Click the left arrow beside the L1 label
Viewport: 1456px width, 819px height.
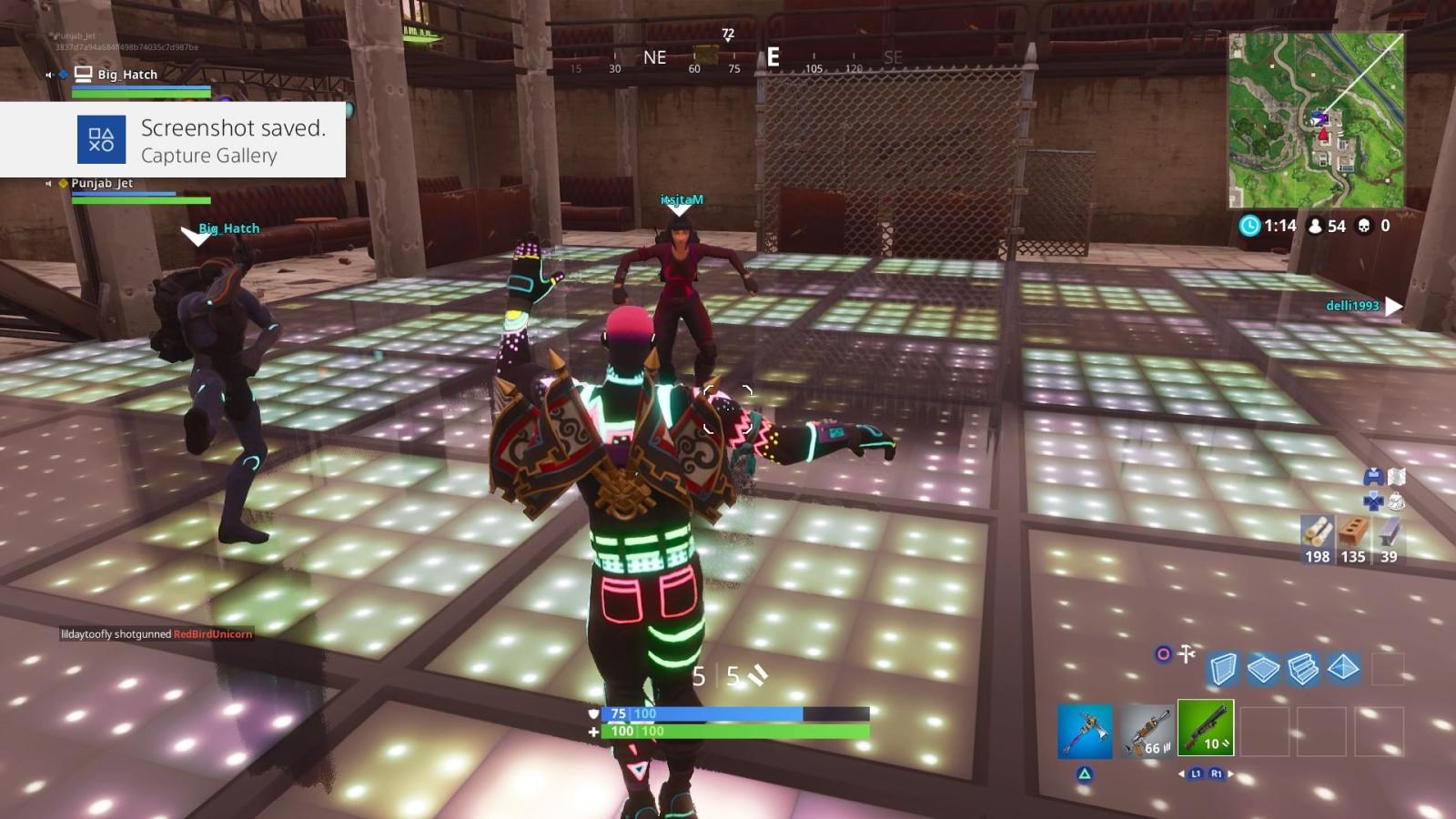click(1182, 773)
